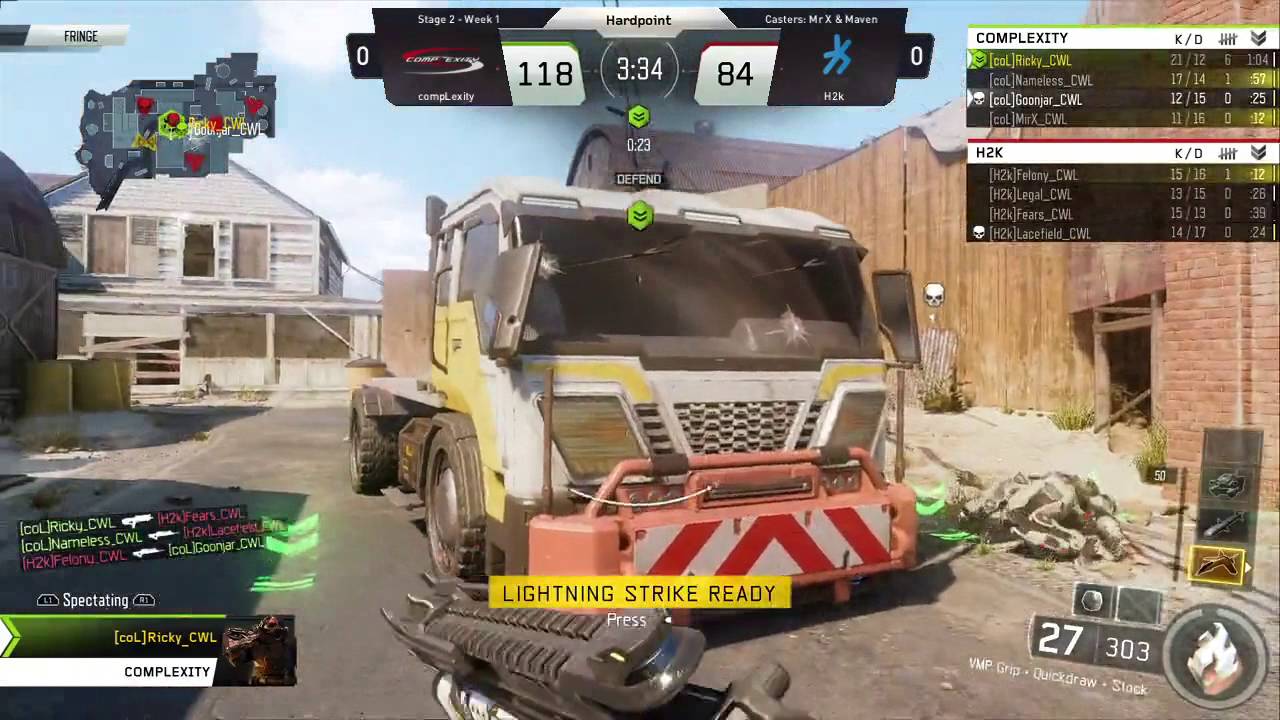This screenshot has height=720, width=1280.
Task: Click the COMPLEXITY team header on scoreboard
Action: click(x=1022, y=38)
